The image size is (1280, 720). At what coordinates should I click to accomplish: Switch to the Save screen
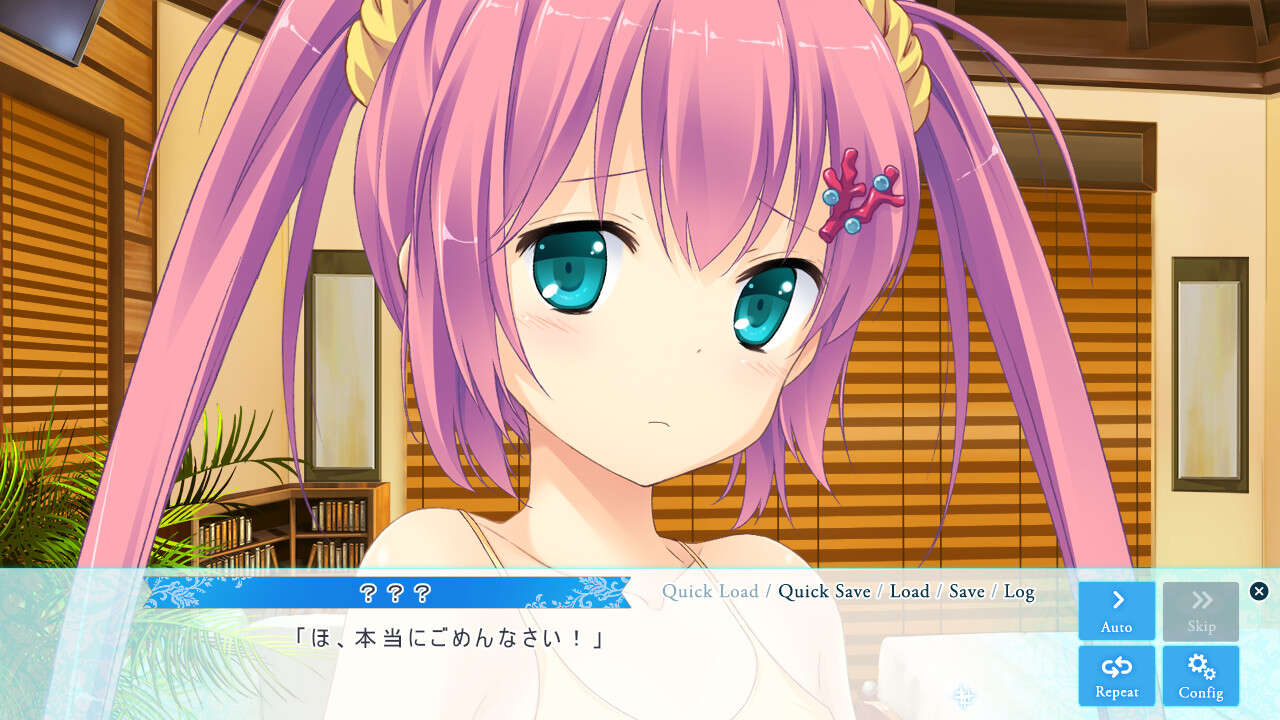966,592
